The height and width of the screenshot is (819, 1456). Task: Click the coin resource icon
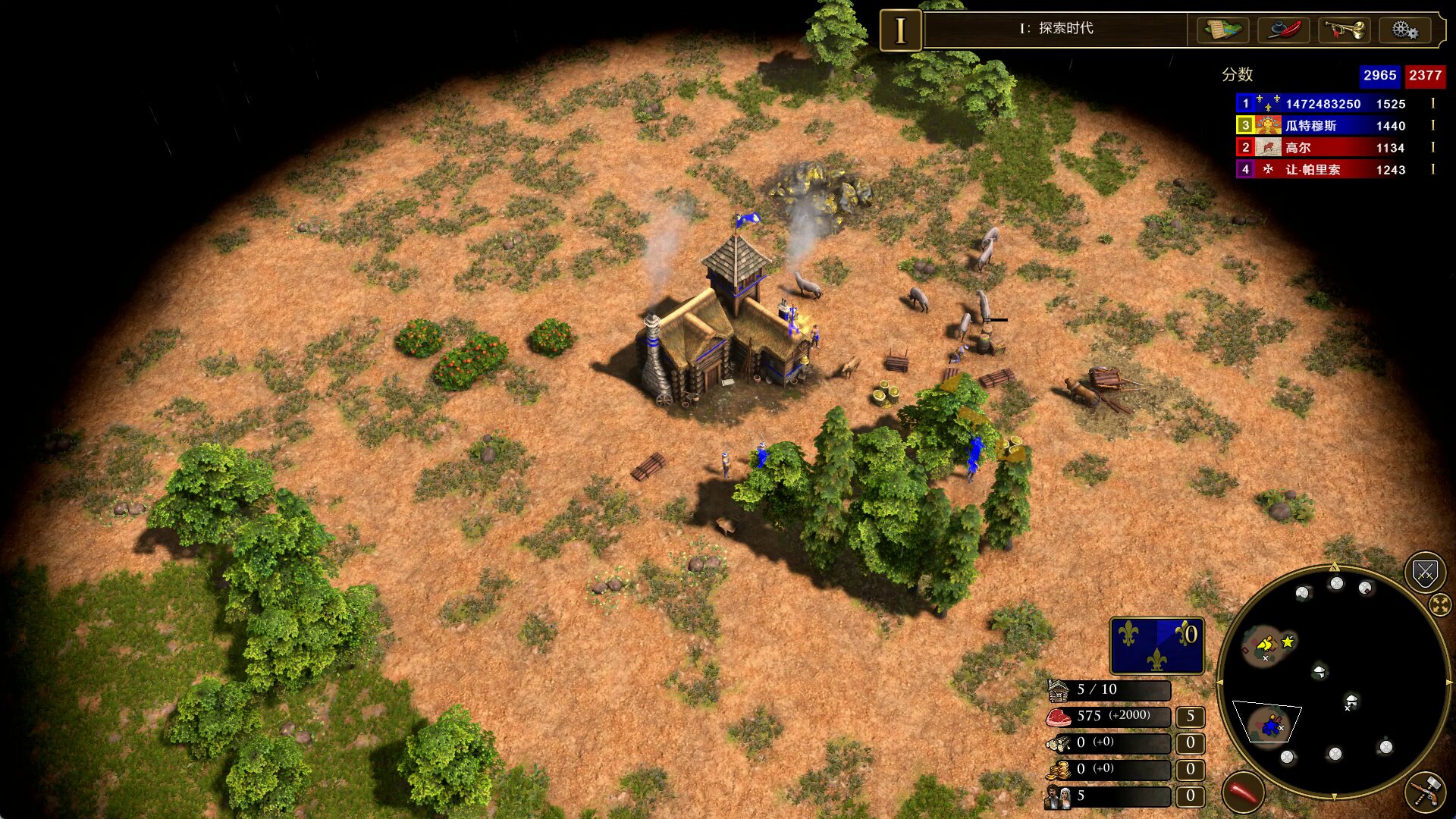pyautogui.click(x=1060, y=770)
